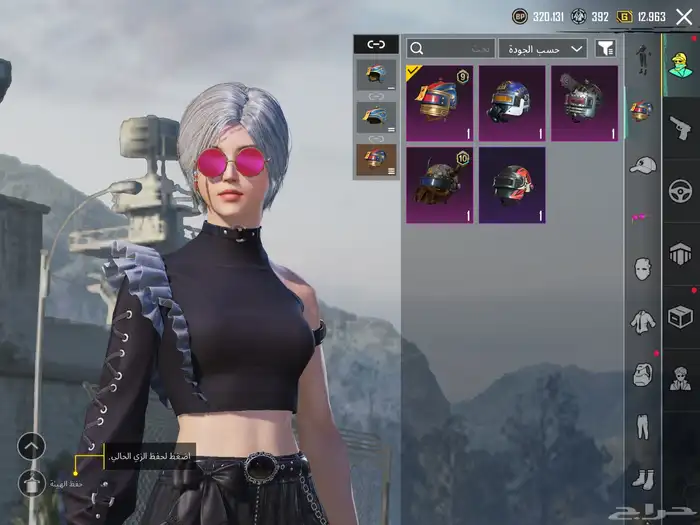Close the inventory screen
Screen dimensions: 700x525
[684, 17]
